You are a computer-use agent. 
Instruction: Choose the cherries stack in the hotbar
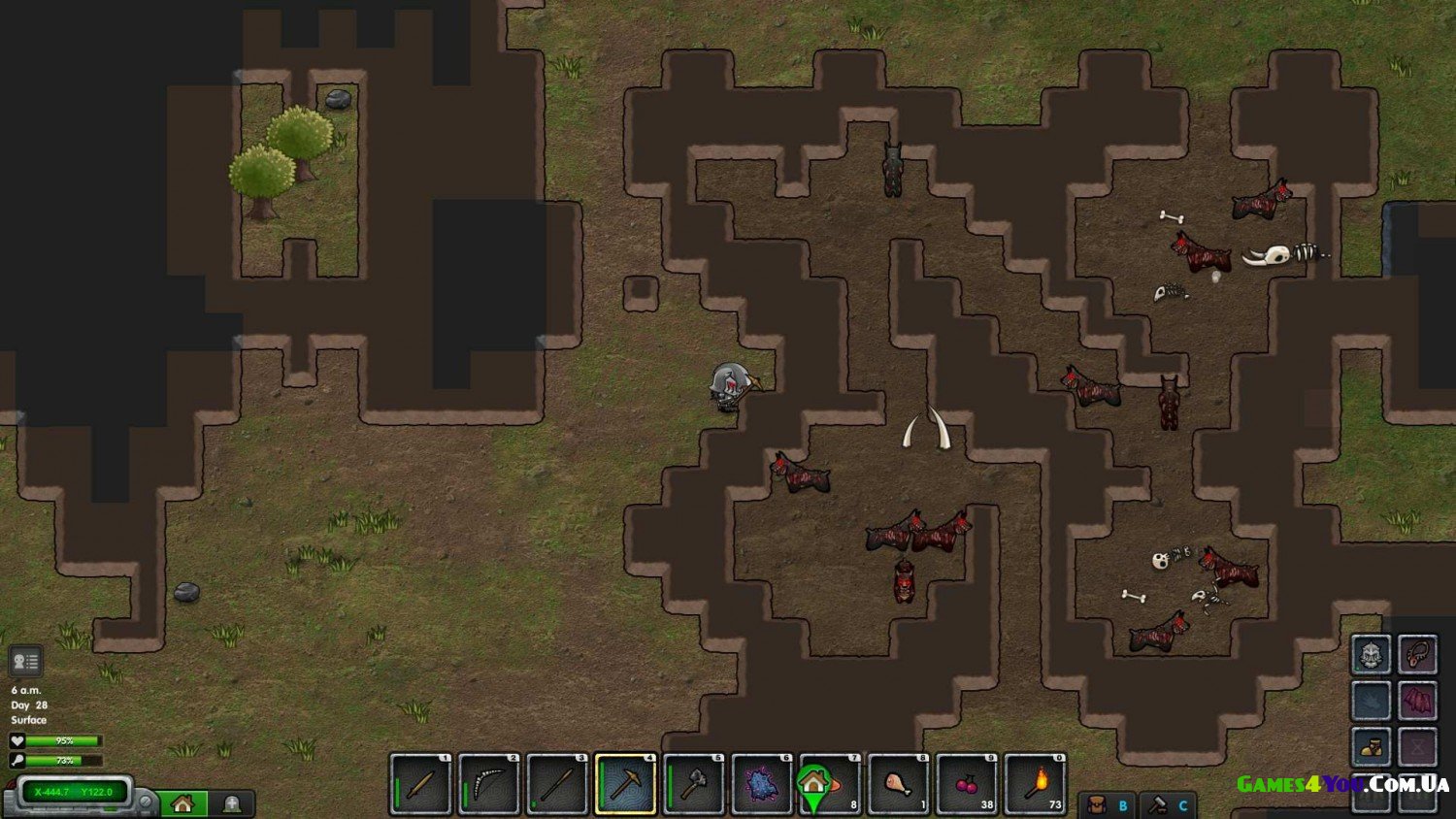coord(967,784)
